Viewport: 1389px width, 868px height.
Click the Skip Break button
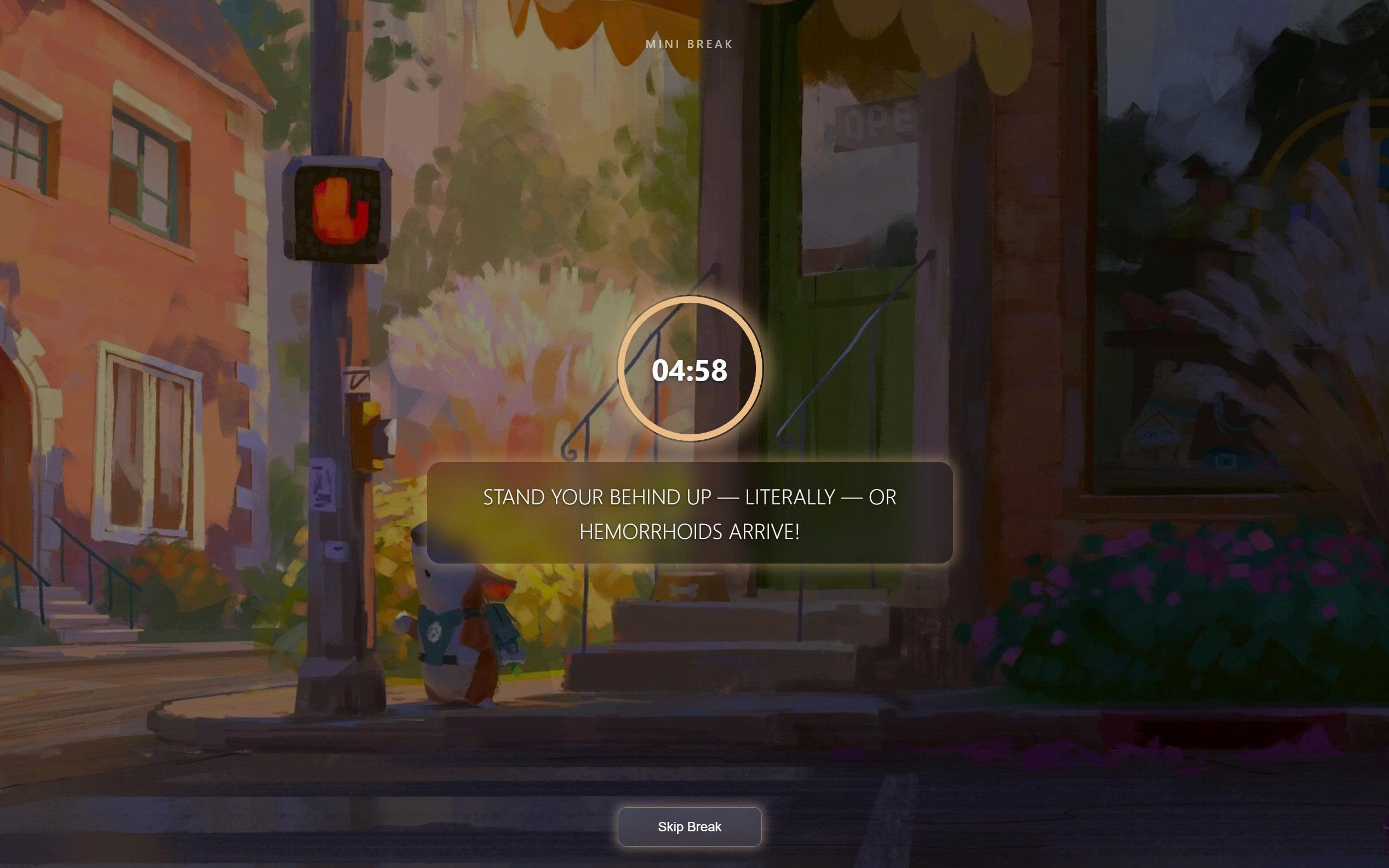point(690,827)
